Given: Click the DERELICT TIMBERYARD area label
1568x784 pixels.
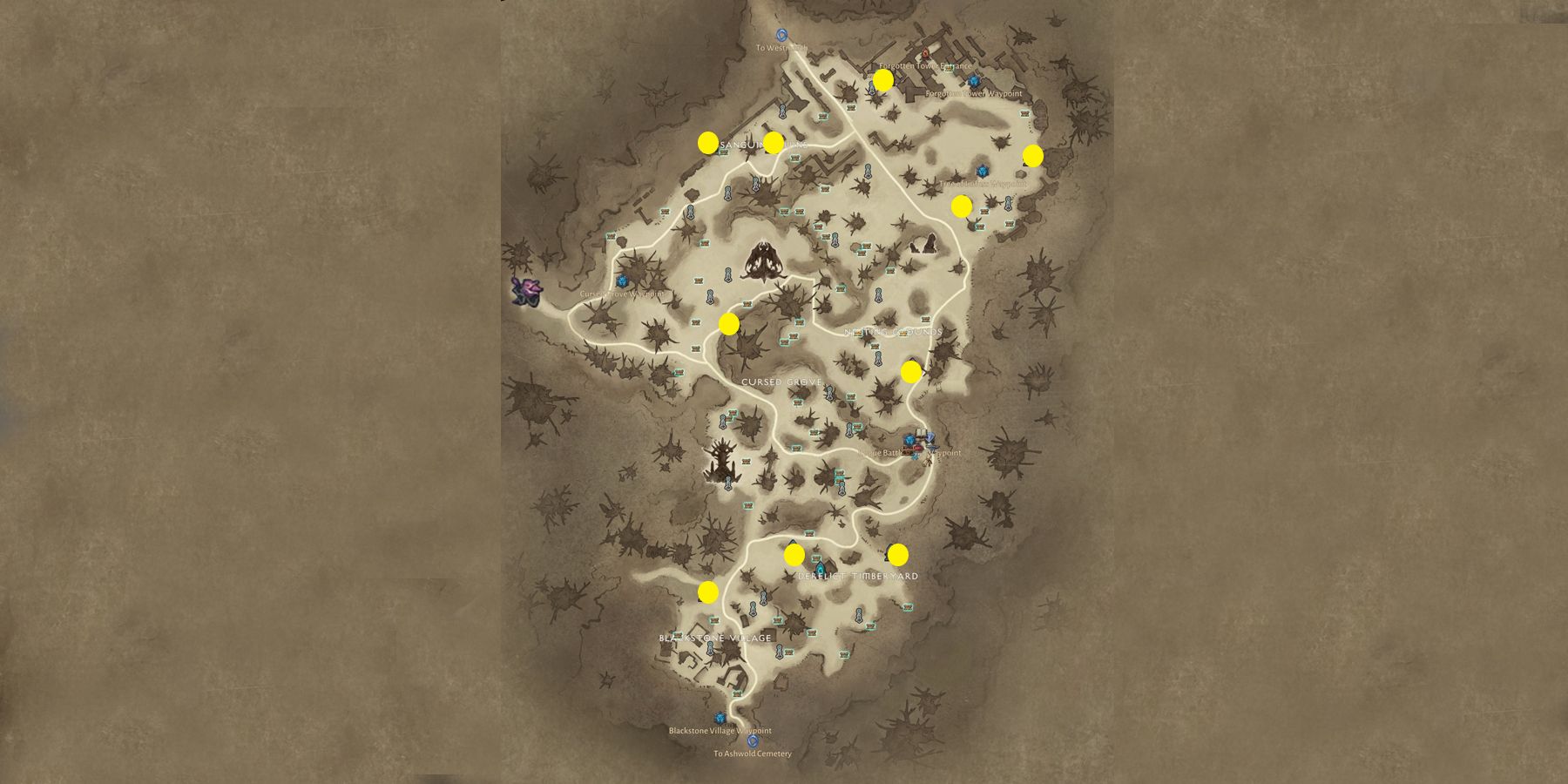Looking at the screenshot, I should [x=858, y=576].
